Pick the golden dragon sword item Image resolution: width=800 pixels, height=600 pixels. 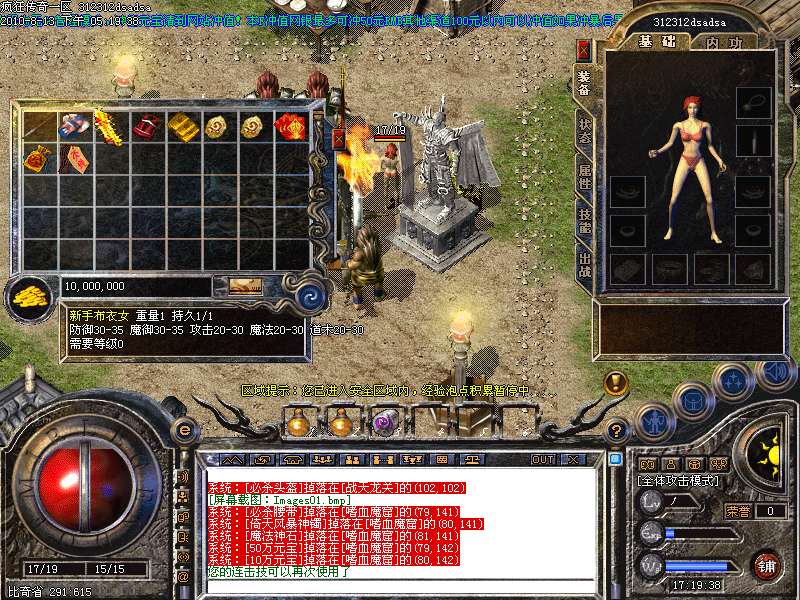[x=109, y=127]
